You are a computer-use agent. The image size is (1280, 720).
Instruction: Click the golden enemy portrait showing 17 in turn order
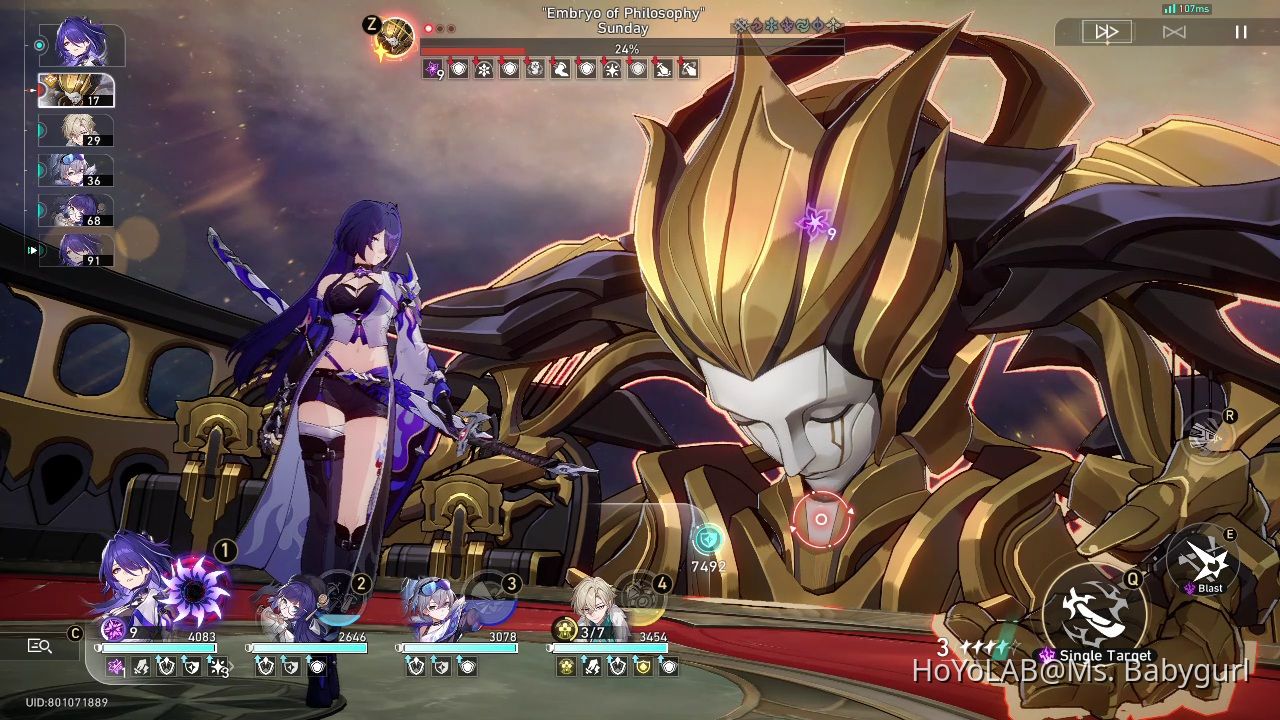(x=77, y=89)
